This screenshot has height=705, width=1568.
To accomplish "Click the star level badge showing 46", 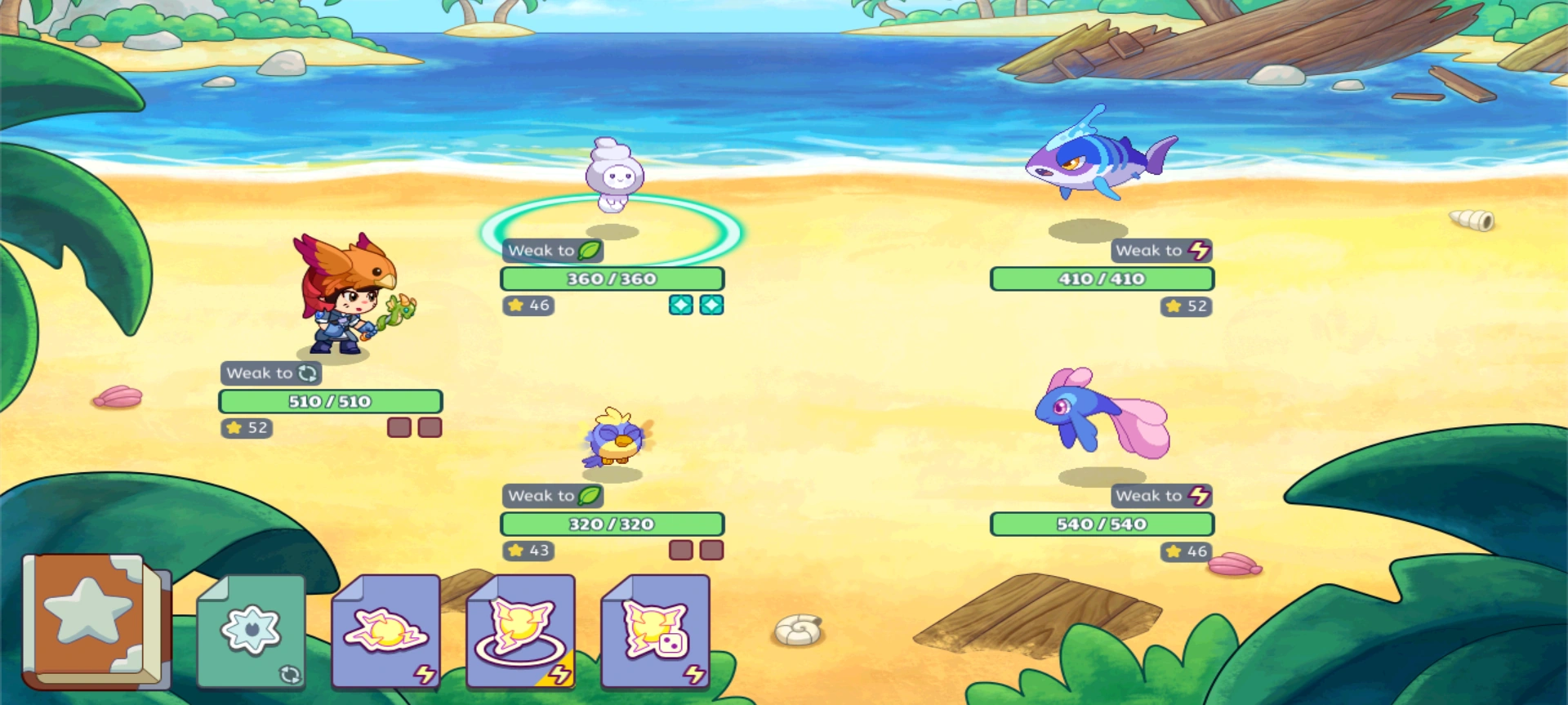I will pyautogui.click(x=529, y=306).
